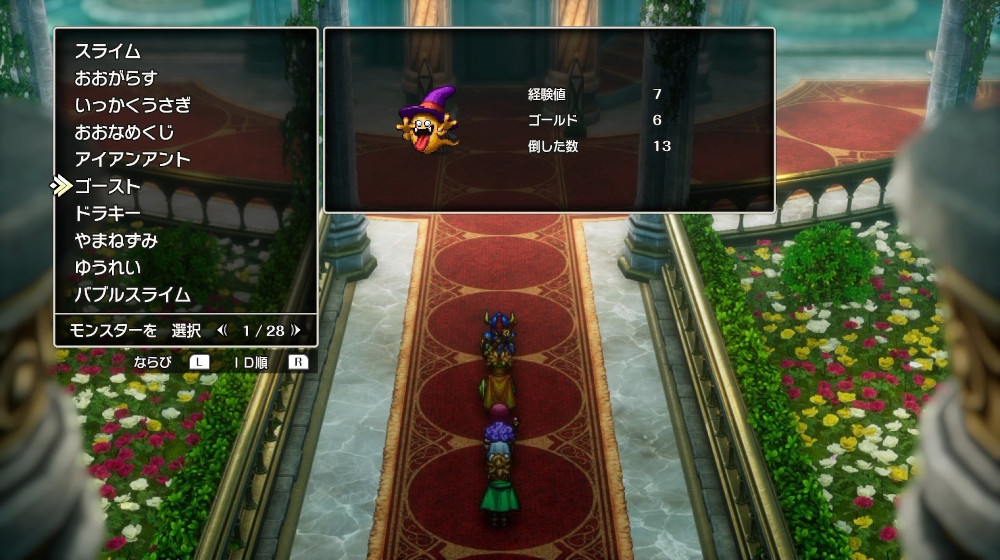This screenshot has height=560, width=1000.
Task: Go to the next monster list page
Action: pos(296,329)
